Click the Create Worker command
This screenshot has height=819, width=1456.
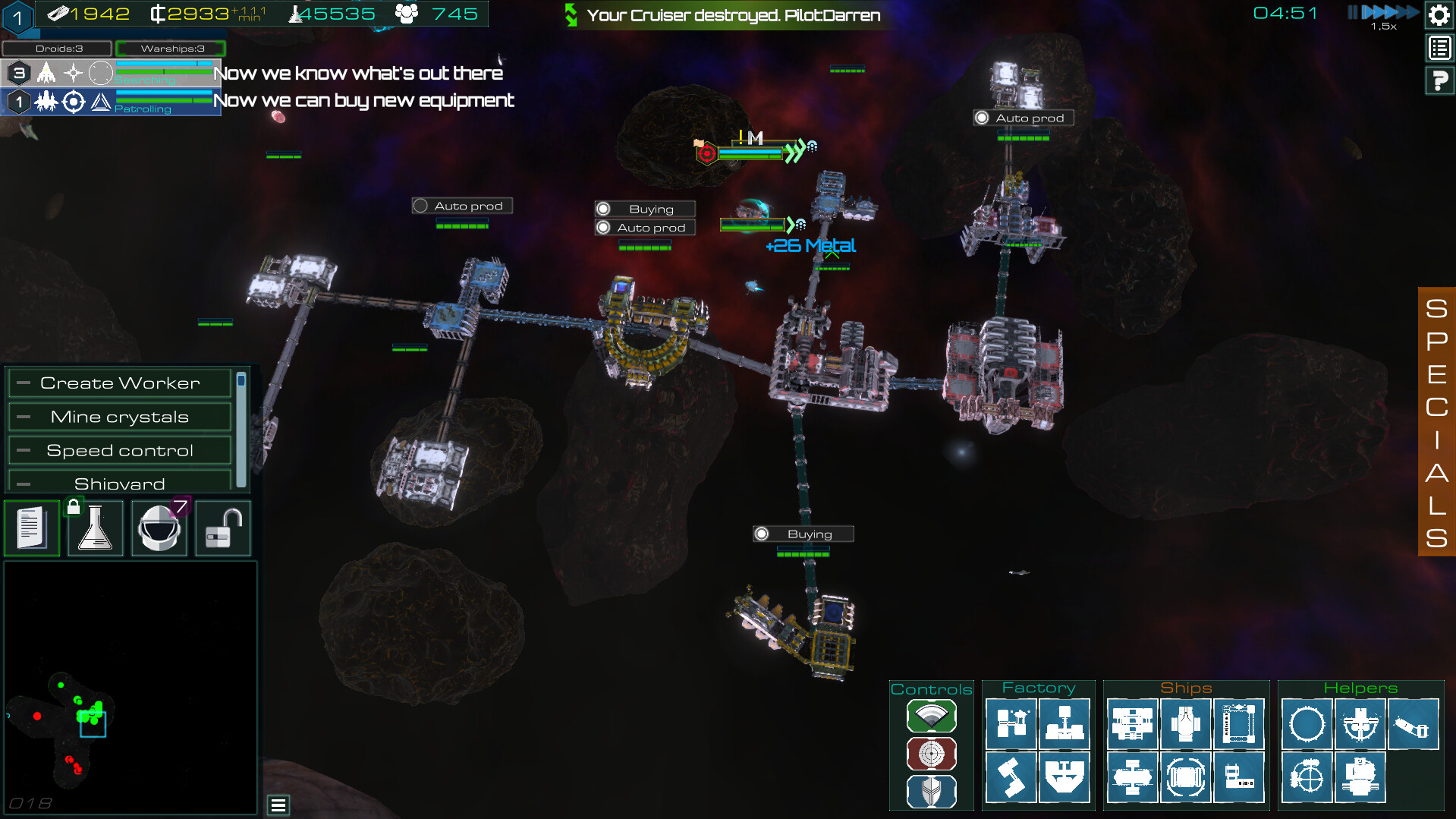tap(120, 383)
